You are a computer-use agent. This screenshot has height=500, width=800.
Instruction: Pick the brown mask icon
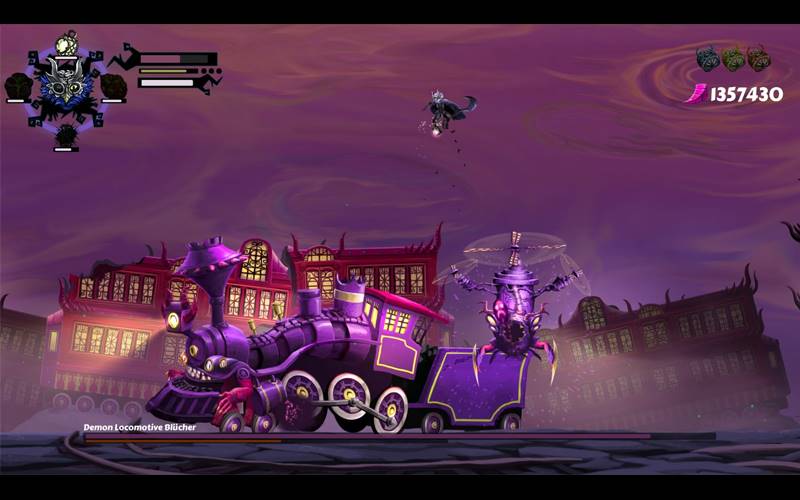(x=759, y=58)
